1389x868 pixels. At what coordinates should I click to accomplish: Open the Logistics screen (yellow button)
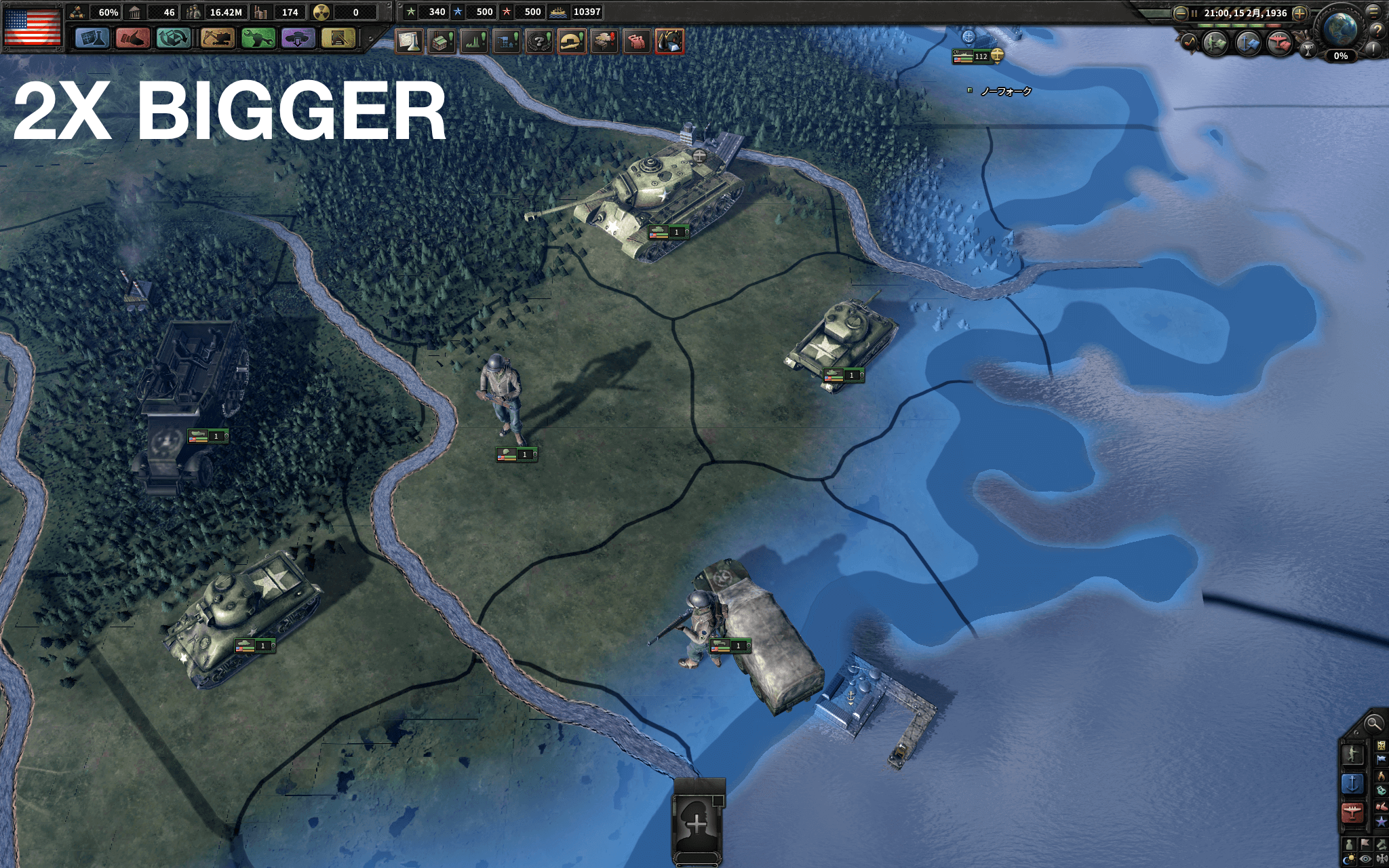point(338,38)
